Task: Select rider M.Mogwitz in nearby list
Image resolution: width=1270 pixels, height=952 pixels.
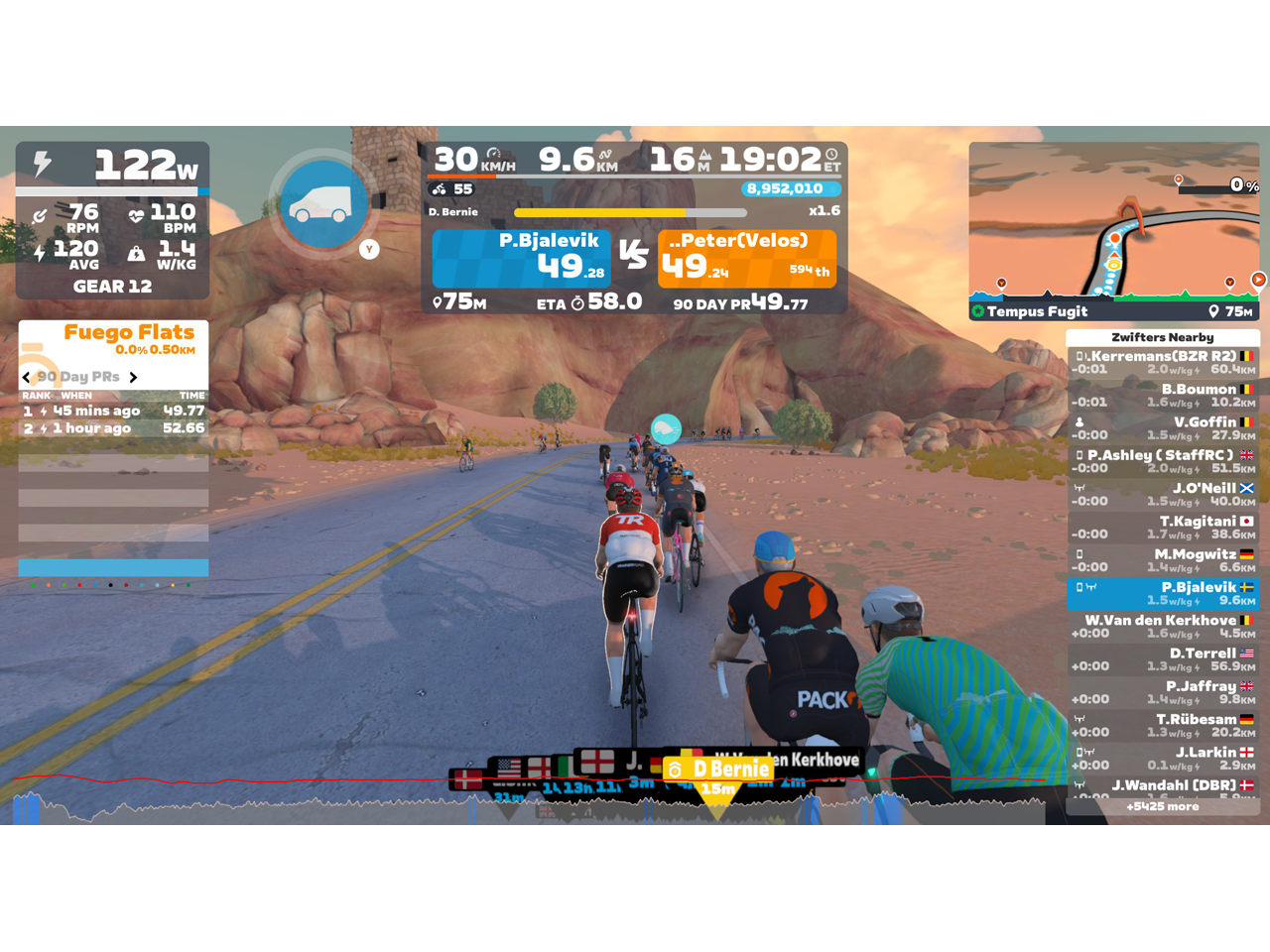Action: (1162, 560)
